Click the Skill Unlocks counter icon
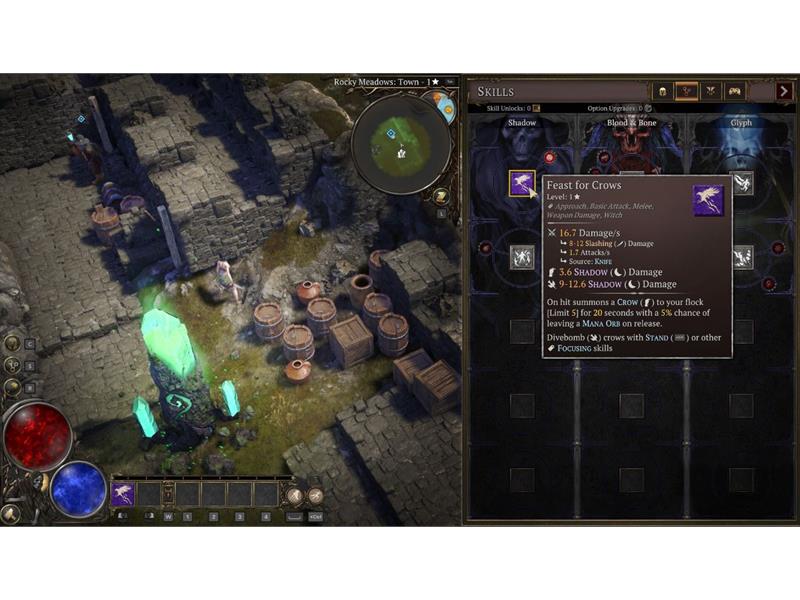This screenshot has width=800, height=600. tap(536, 108)
